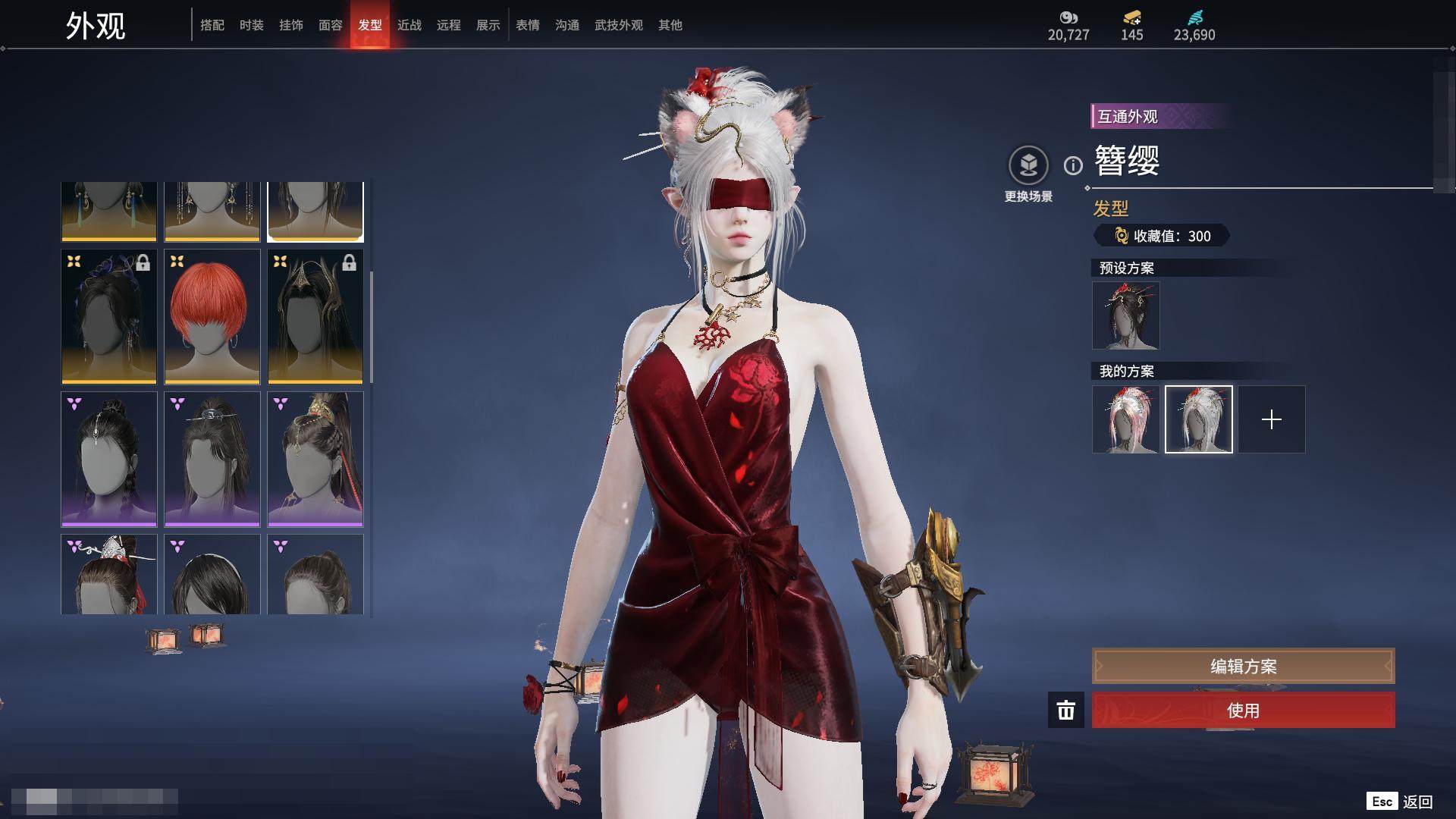Switch to the 远程 ranged tab
The image size is (1456, 819).
[x=449, y=25]
